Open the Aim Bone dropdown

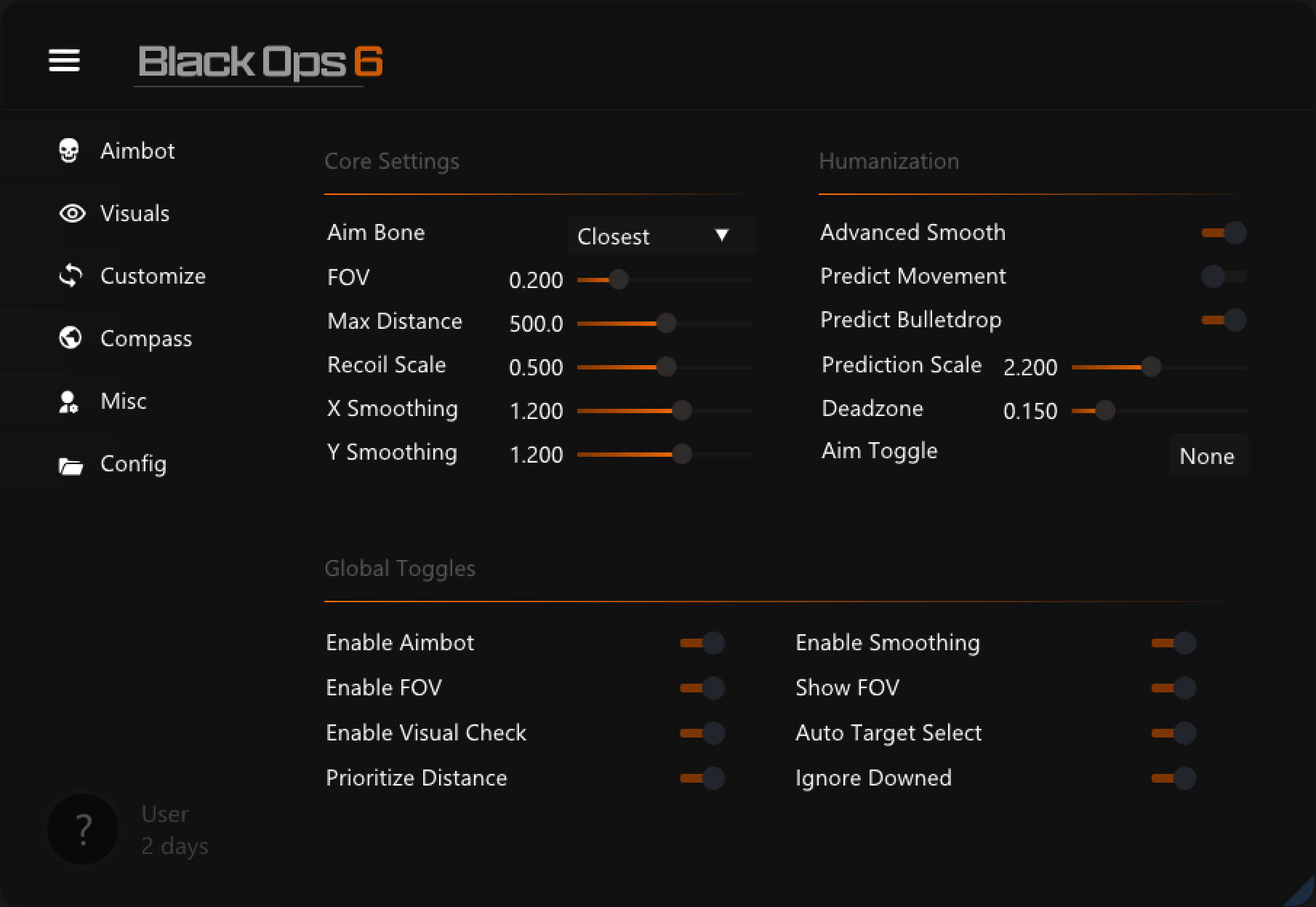pyautogui.click(x=660, y=236)
